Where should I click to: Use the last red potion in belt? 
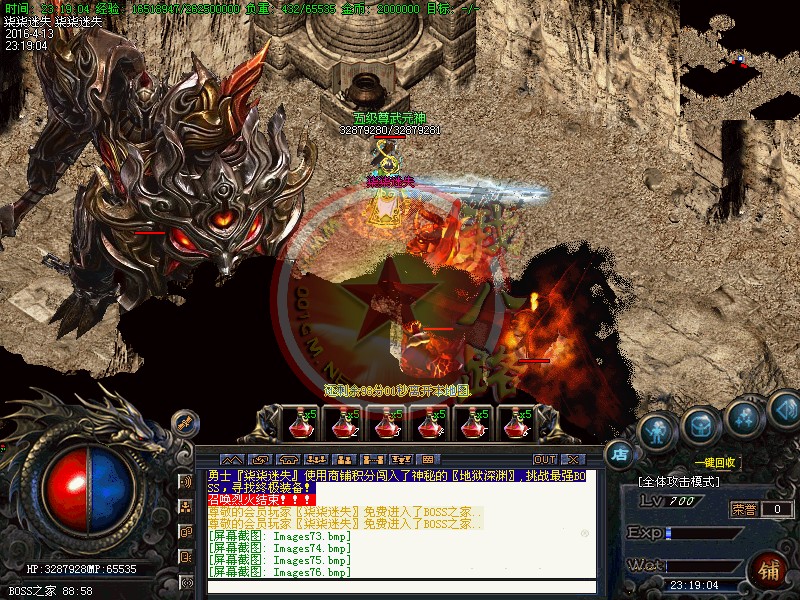point(516,424)
